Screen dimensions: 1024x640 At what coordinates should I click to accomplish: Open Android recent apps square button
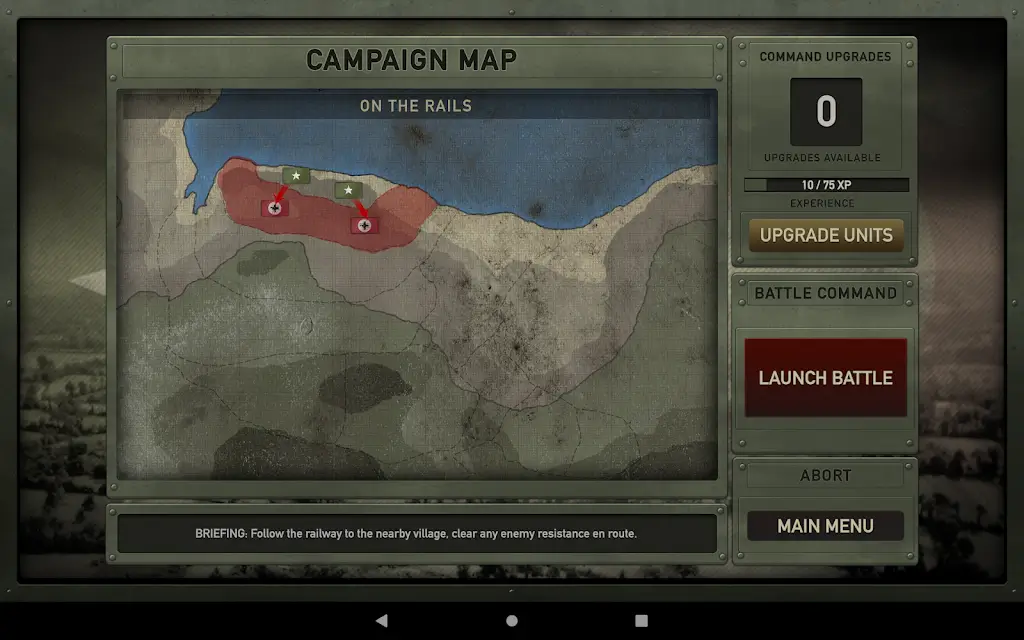click(642, 620)
